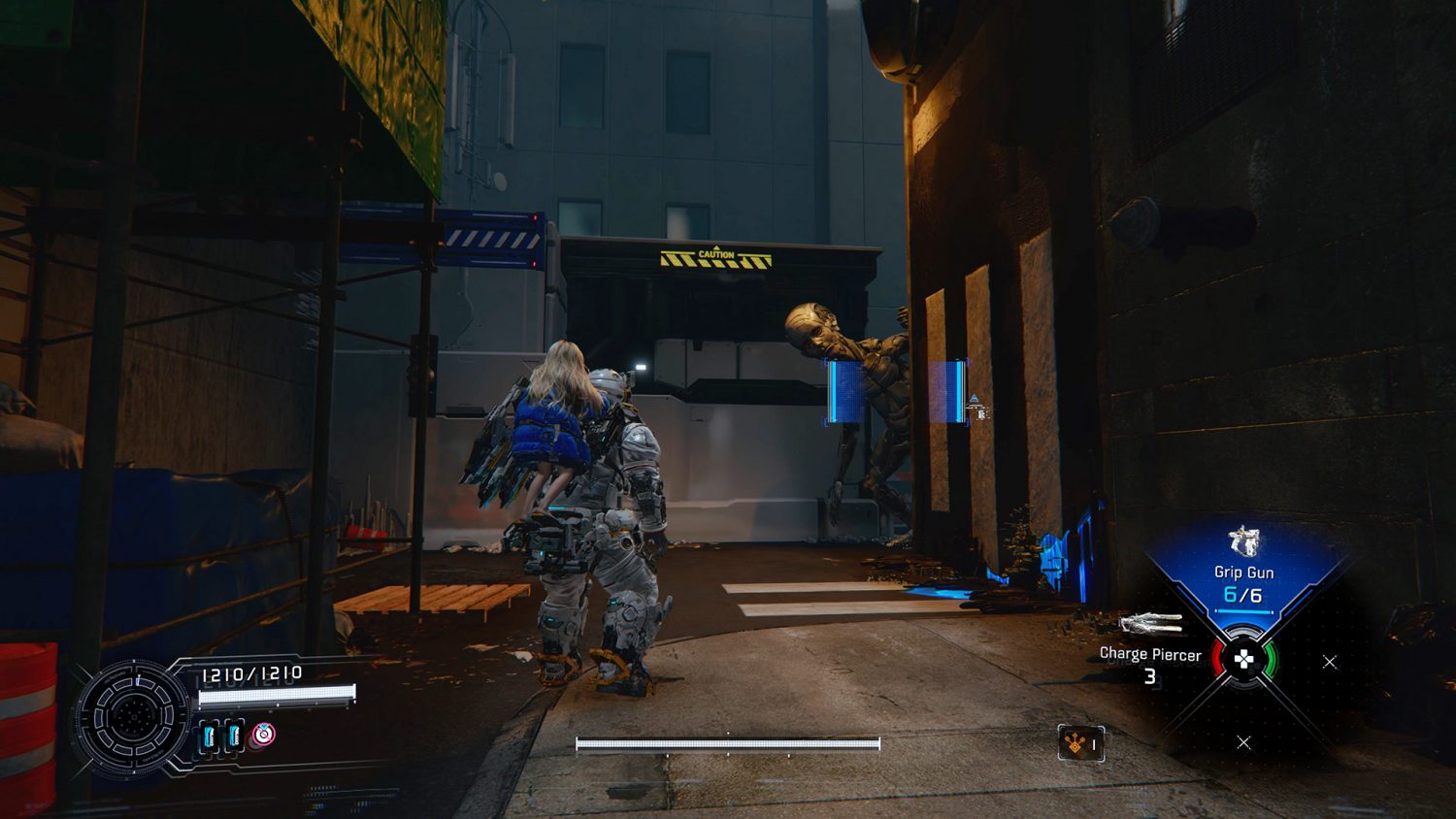The height and width of the screenshot is (819, 1456).
Task: Click the pink crossed-out circle status icon
Action: point(263,735)
